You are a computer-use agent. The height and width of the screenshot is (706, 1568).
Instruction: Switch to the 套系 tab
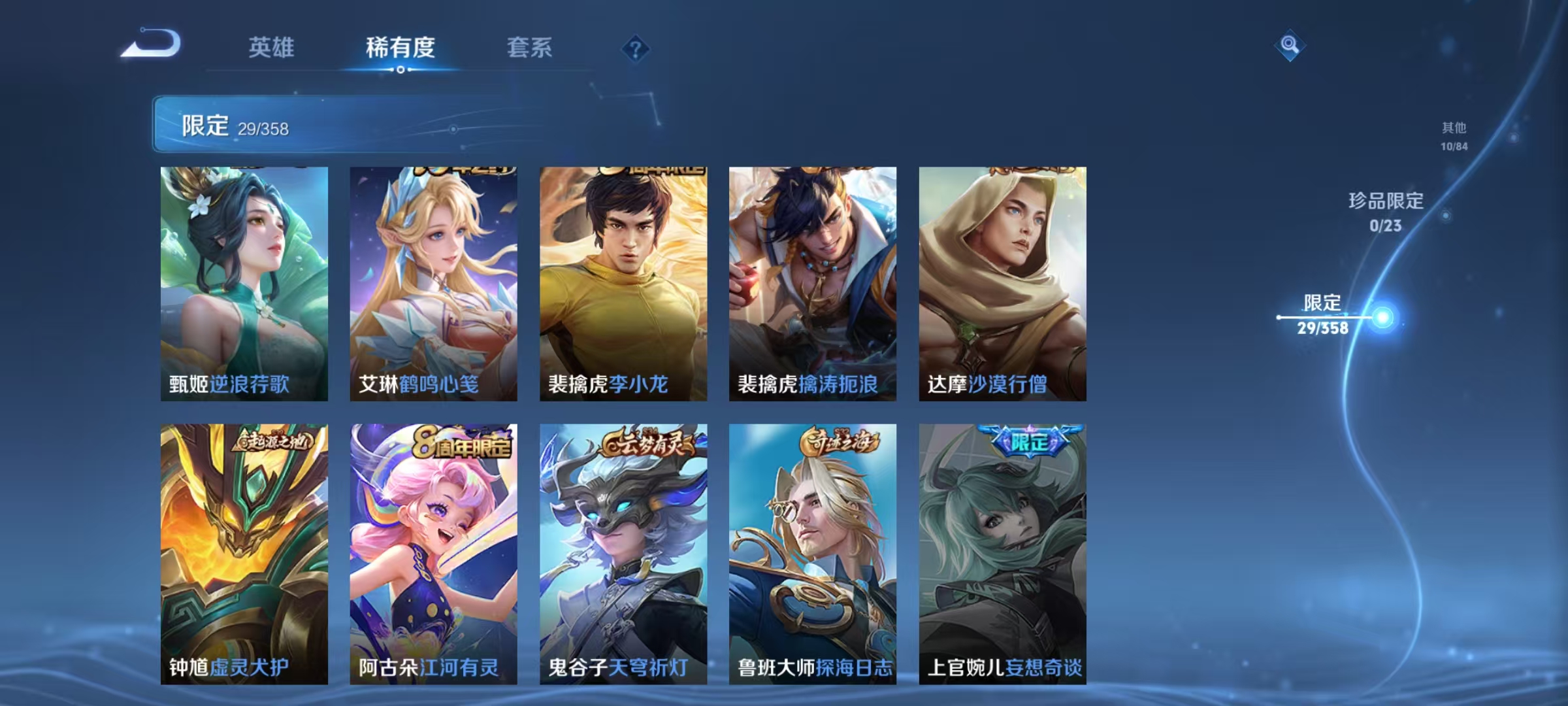tap(530, 48)
